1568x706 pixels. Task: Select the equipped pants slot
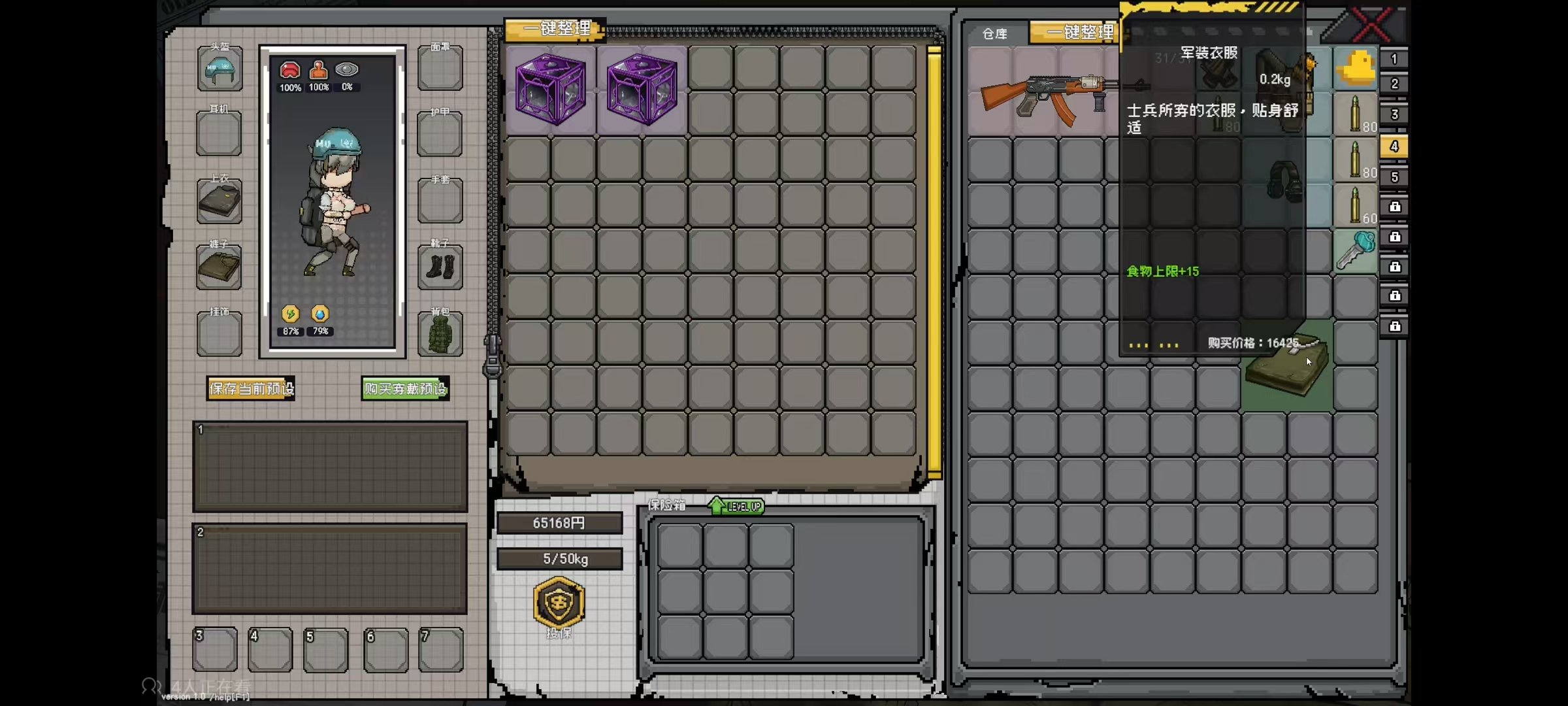220,267
